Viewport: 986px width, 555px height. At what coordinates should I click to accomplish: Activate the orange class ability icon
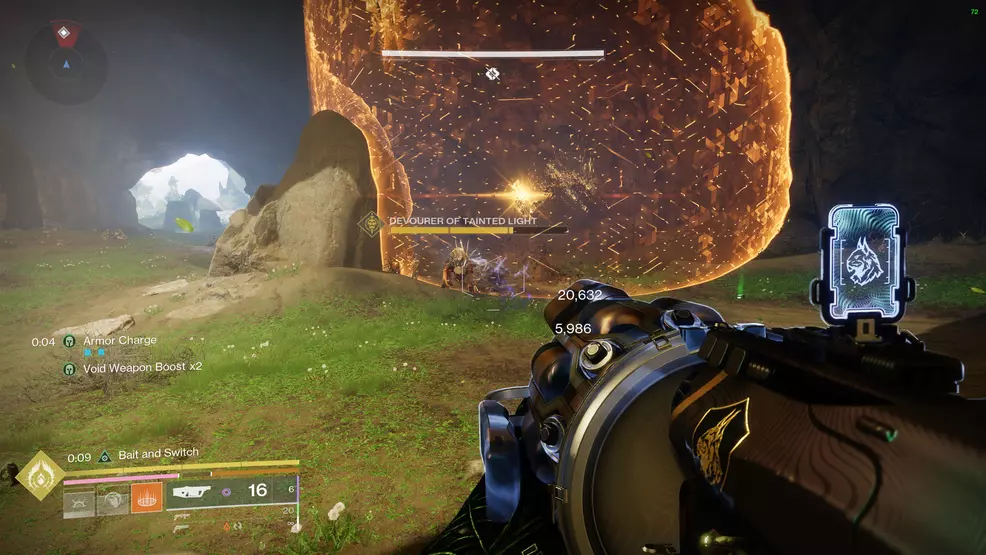[x=146, y=498]
